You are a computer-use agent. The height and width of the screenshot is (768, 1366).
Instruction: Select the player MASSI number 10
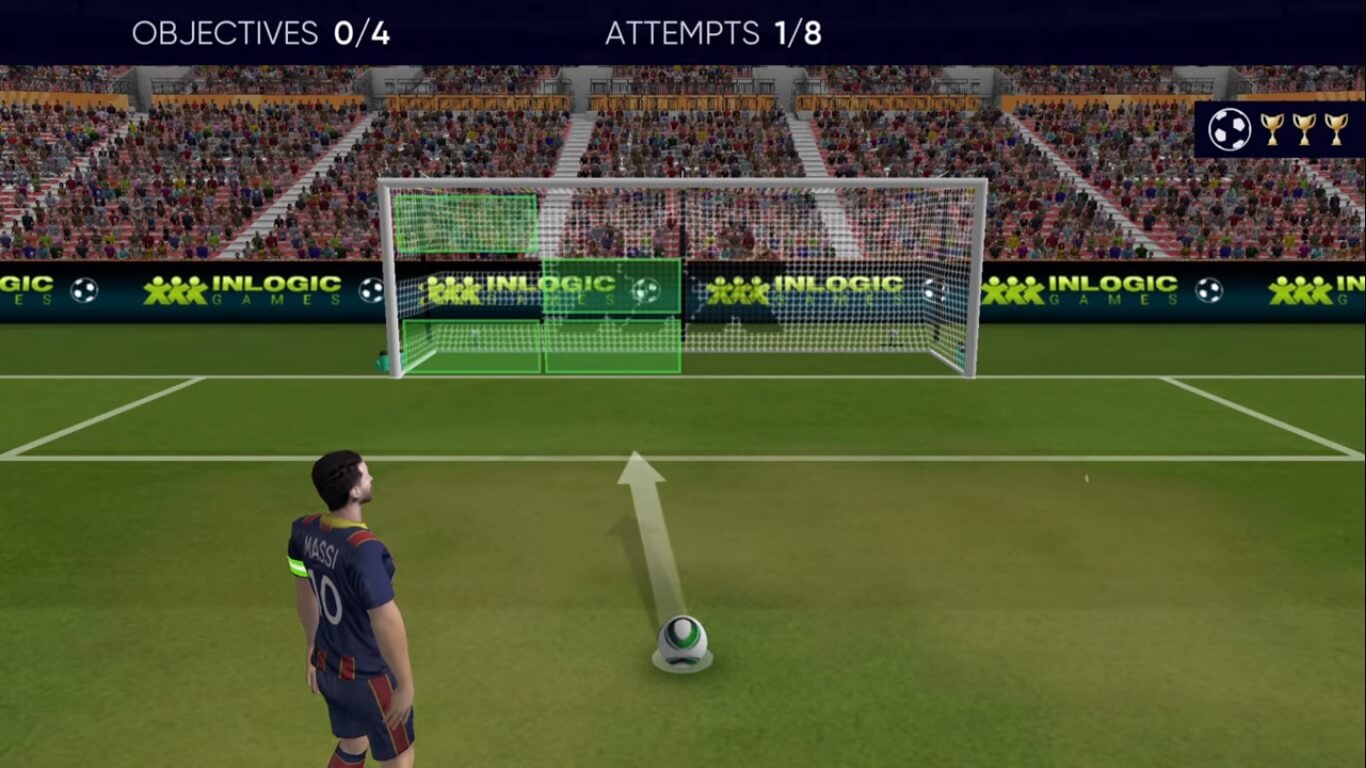point(340,580)
